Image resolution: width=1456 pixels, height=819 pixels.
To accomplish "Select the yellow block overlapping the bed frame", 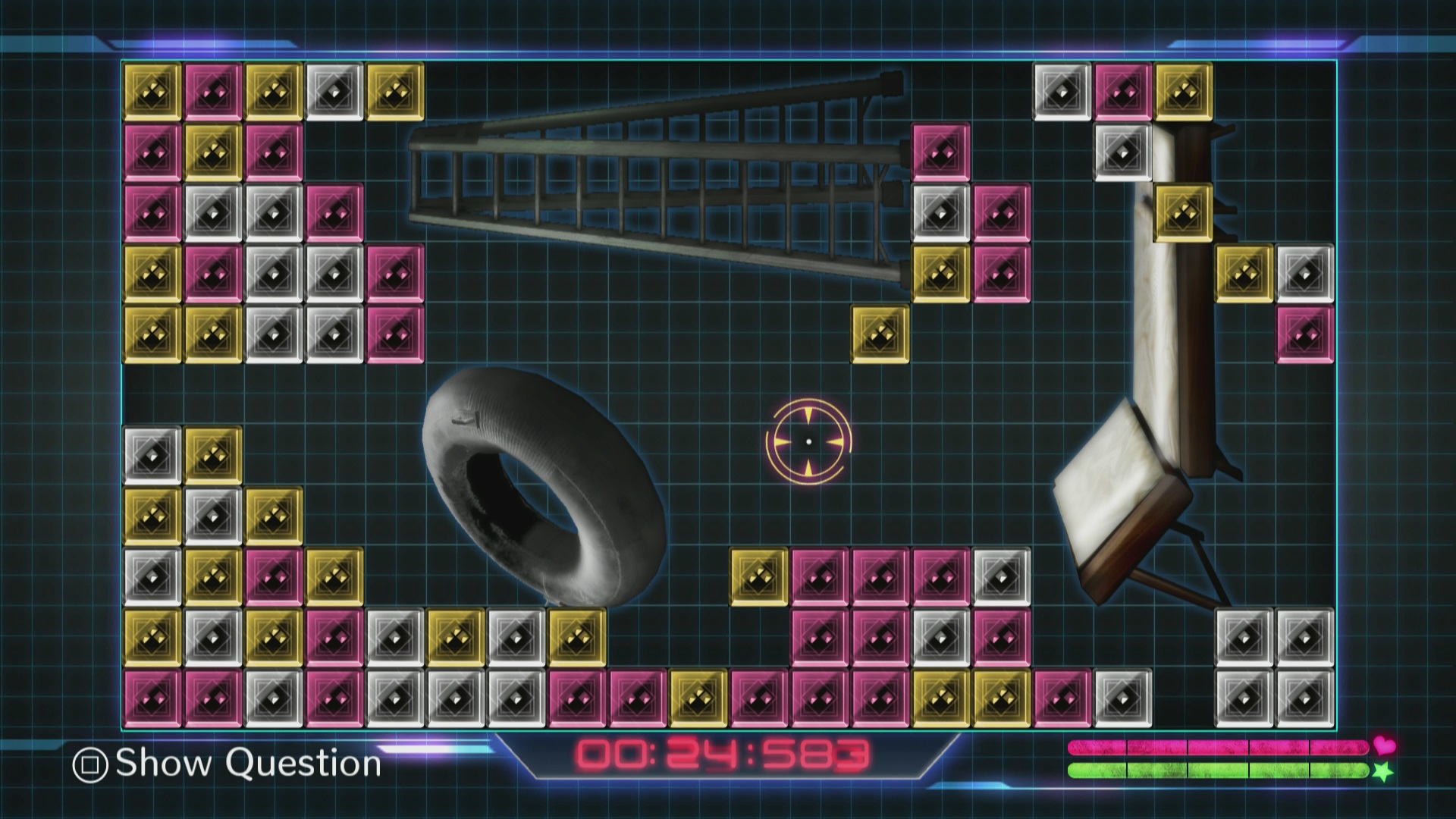I will 1183,212.
